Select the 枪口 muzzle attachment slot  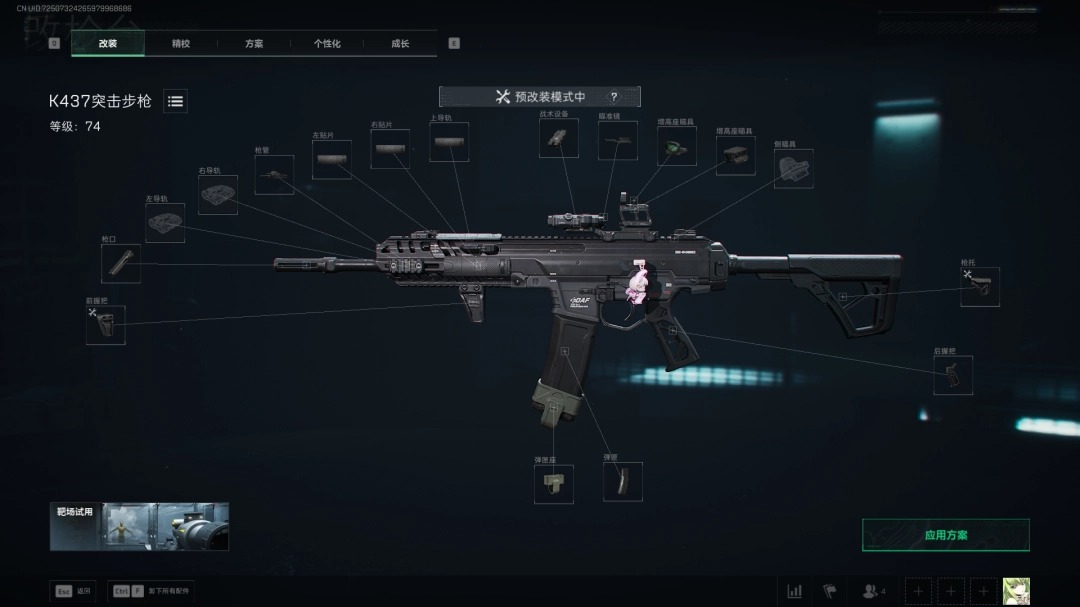[121, 264]
